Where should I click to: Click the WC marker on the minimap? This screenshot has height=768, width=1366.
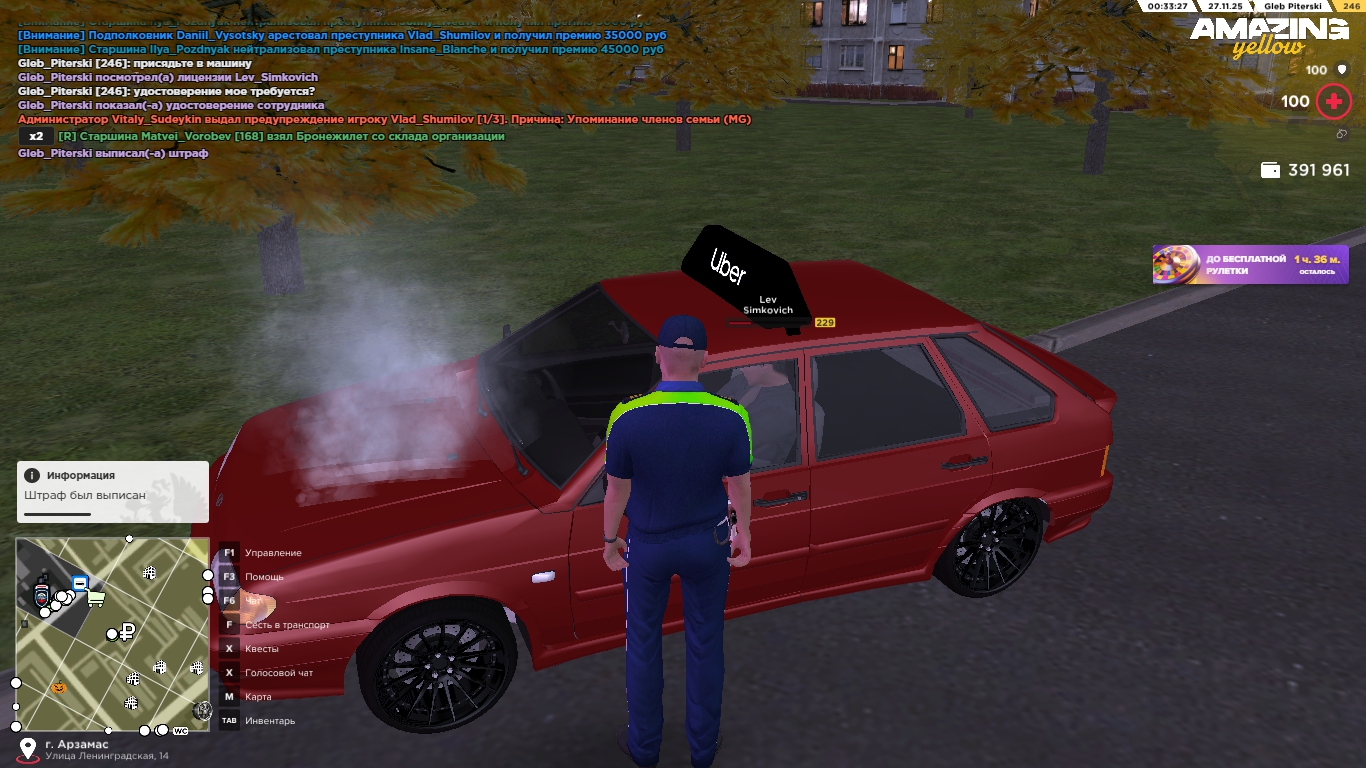180,731
